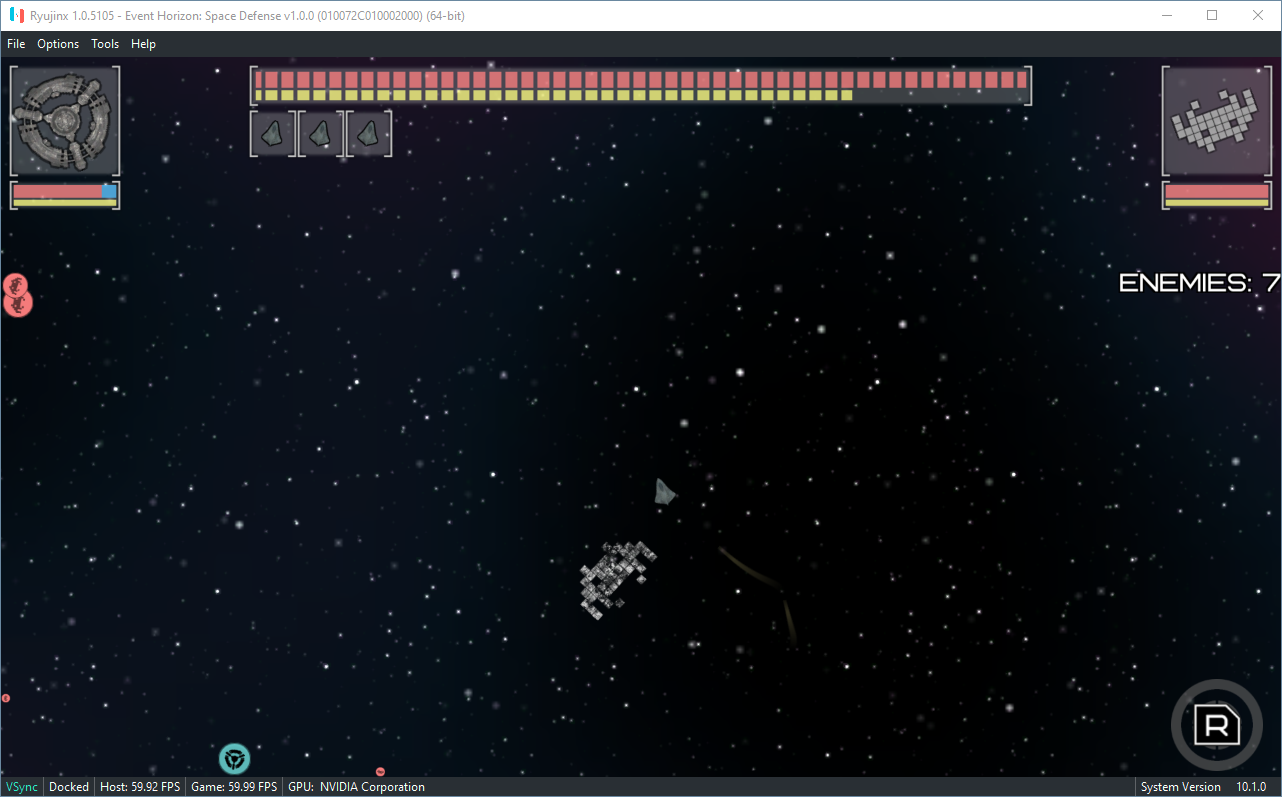The width and height of the screenshot is (1282, 797).
Task: Toggle Docked mode in the status bar
Action: 68,787
